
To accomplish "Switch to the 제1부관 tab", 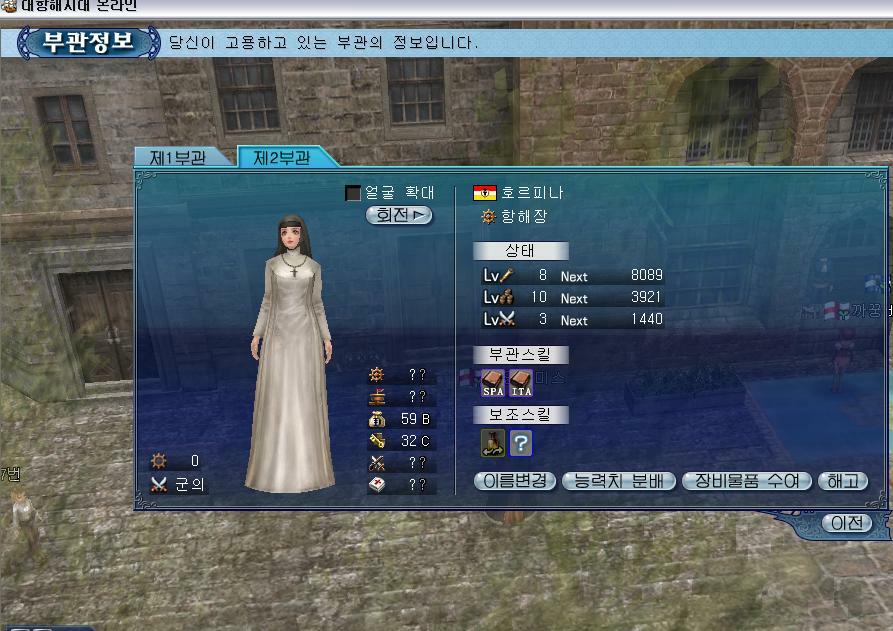I will coord(178,158).
